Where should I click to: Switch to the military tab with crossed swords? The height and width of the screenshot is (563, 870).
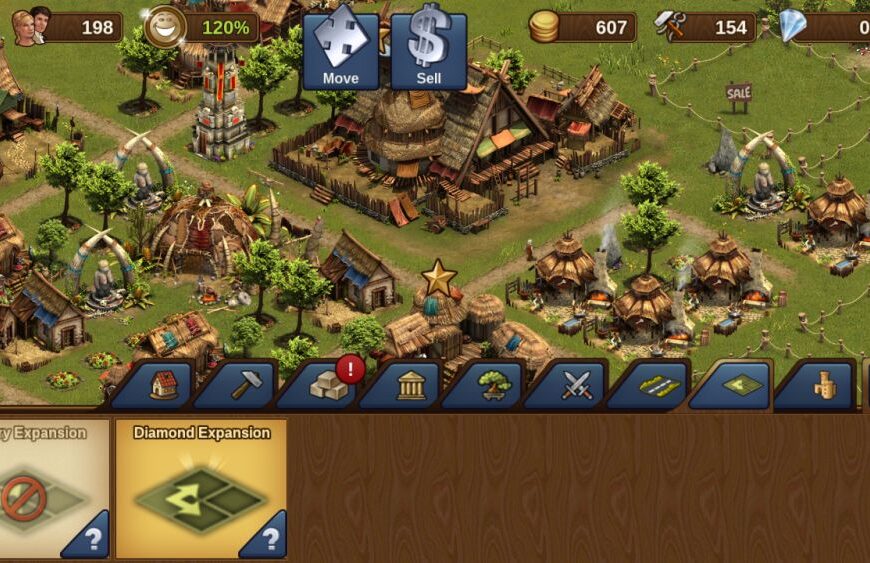[x=577, y=386]
